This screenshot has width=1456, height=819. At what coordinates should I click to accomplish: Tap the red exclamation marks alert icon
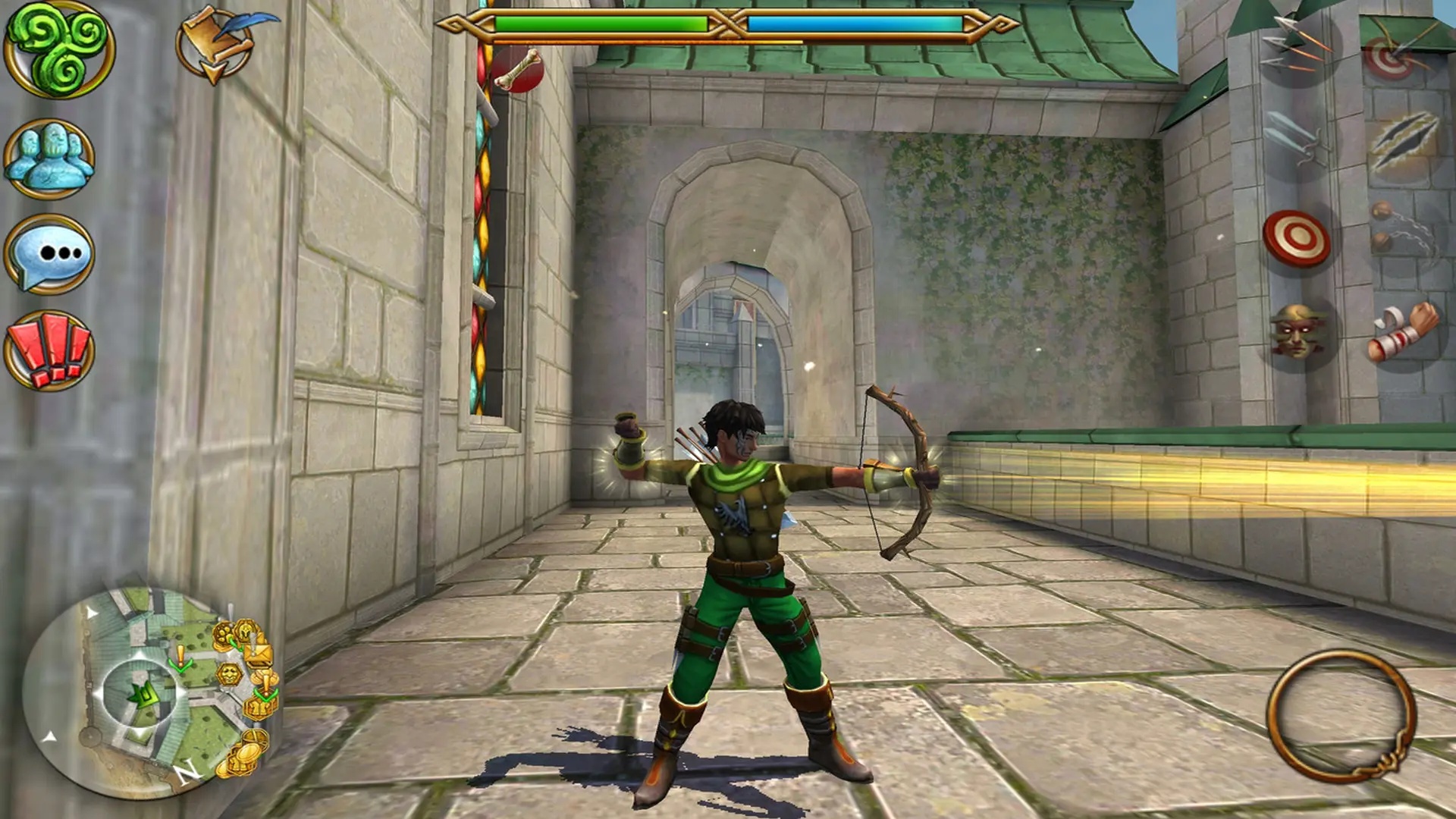50,350
